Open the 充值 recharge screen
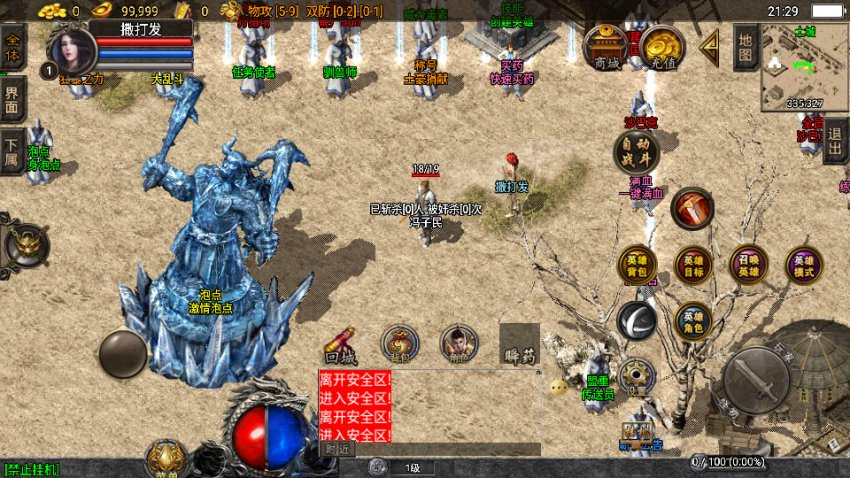 click(x=662, y=47)
